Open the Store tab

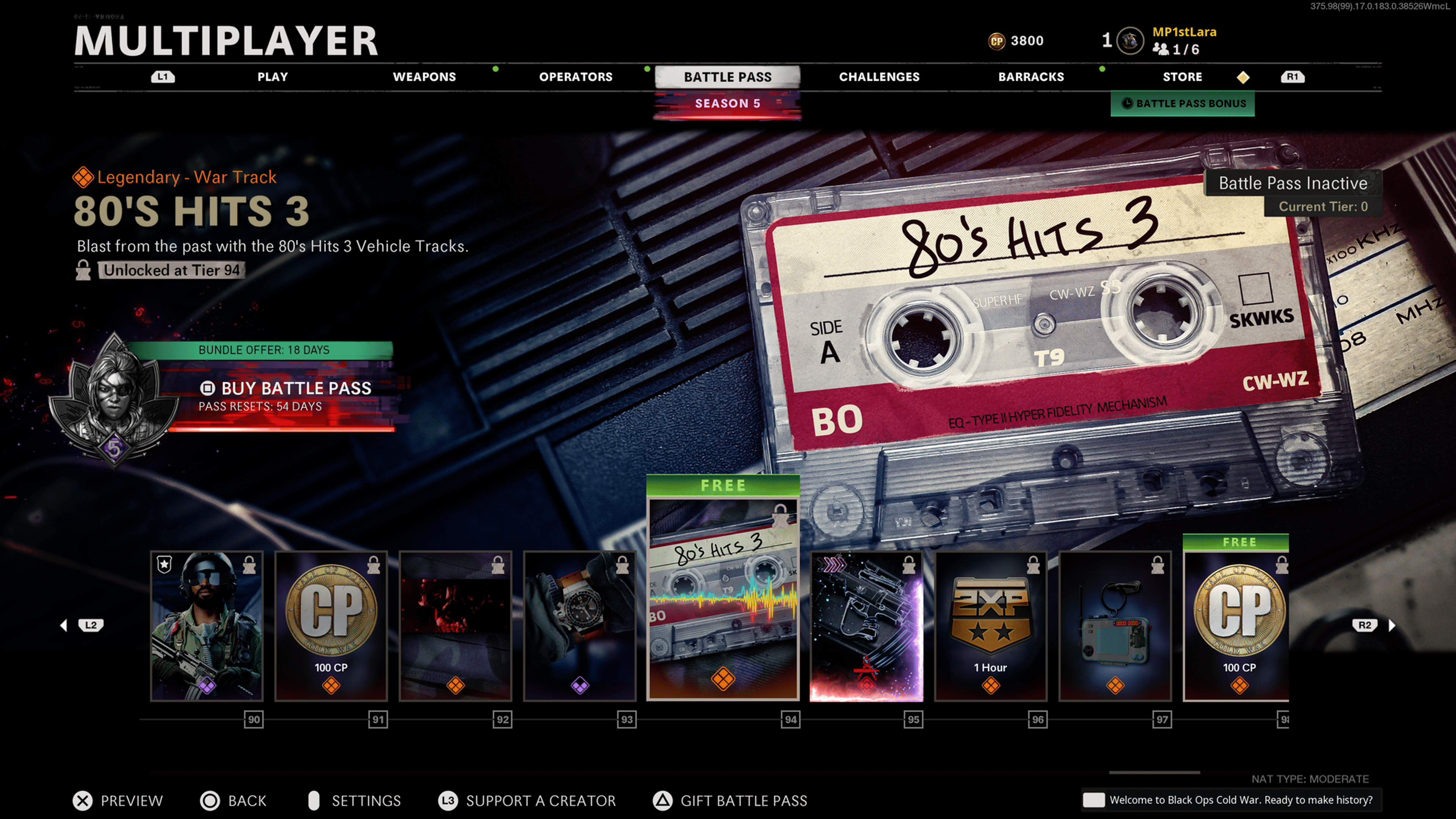(1182, 77)
